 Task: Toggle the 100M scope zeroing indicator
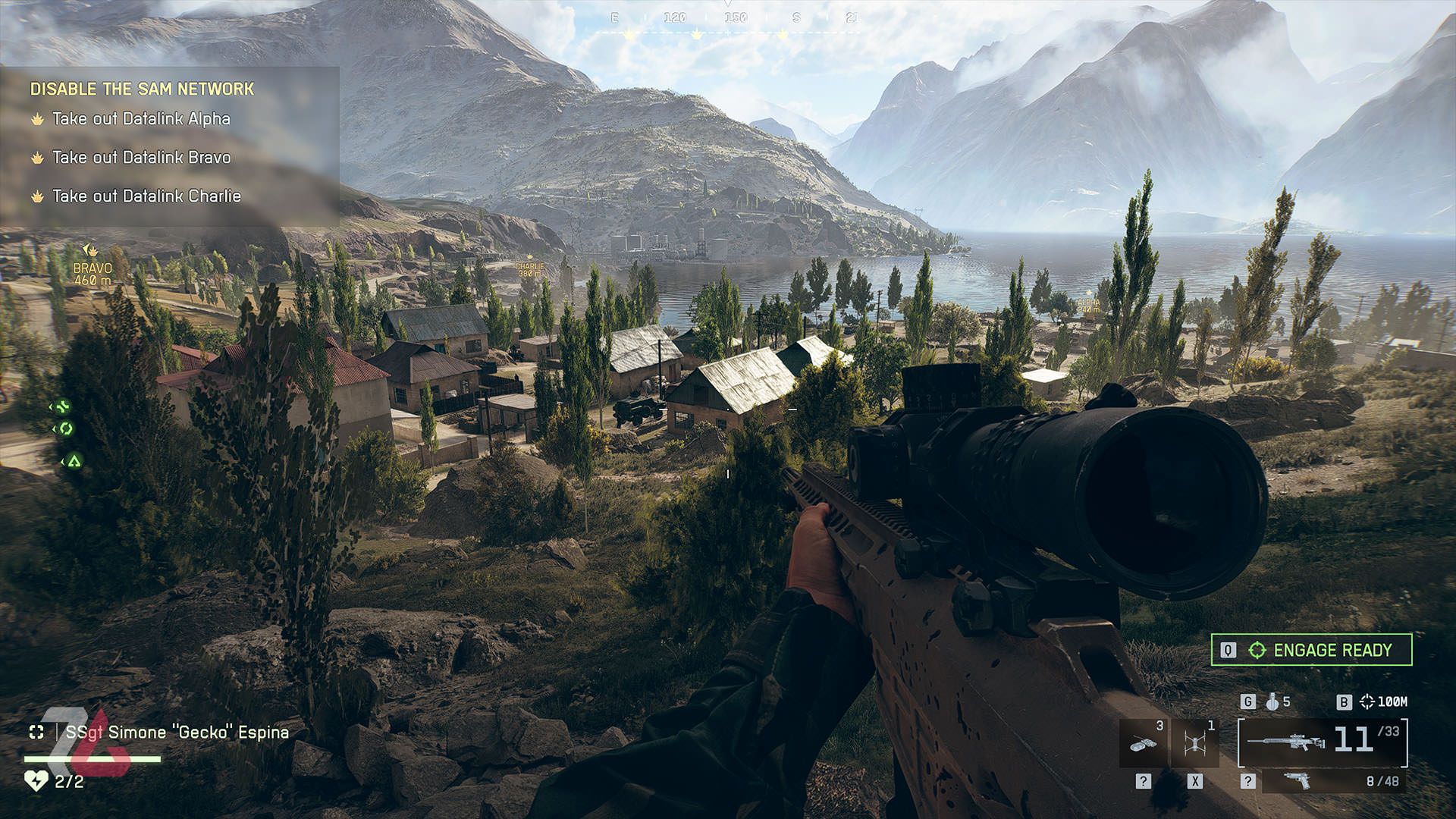[1384, 702]
